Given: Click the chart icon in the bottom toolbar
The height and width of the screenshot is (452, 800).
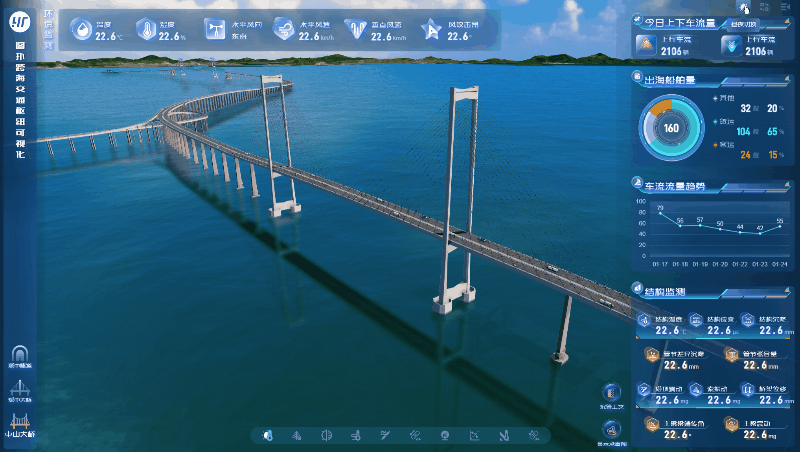Looking at the screenshot, I should click(x=476, y=435).
